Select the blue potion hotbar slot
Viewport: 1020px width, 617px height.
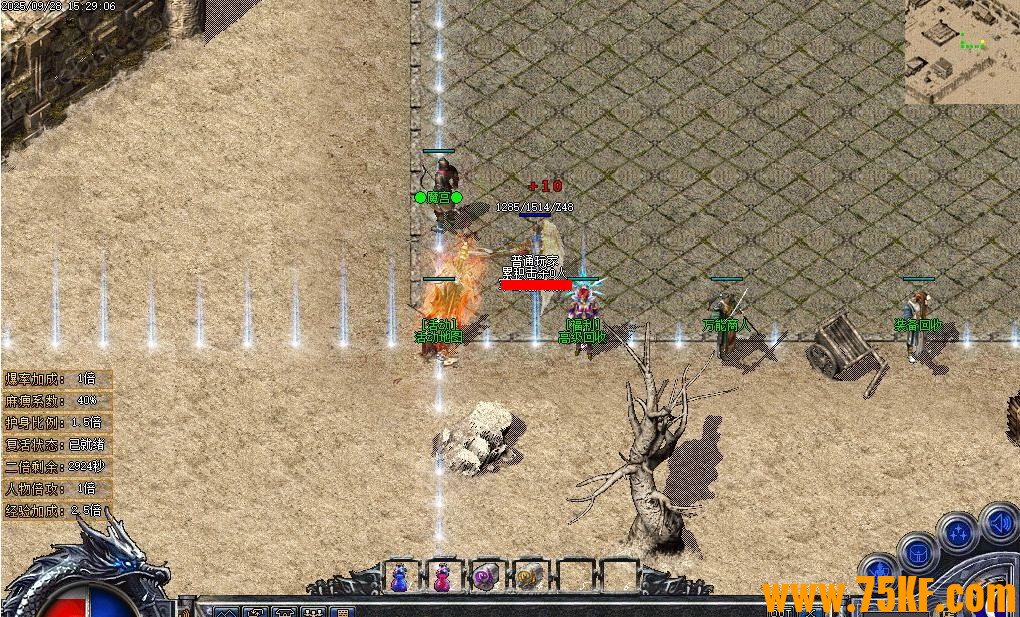(x=400, y=577)
